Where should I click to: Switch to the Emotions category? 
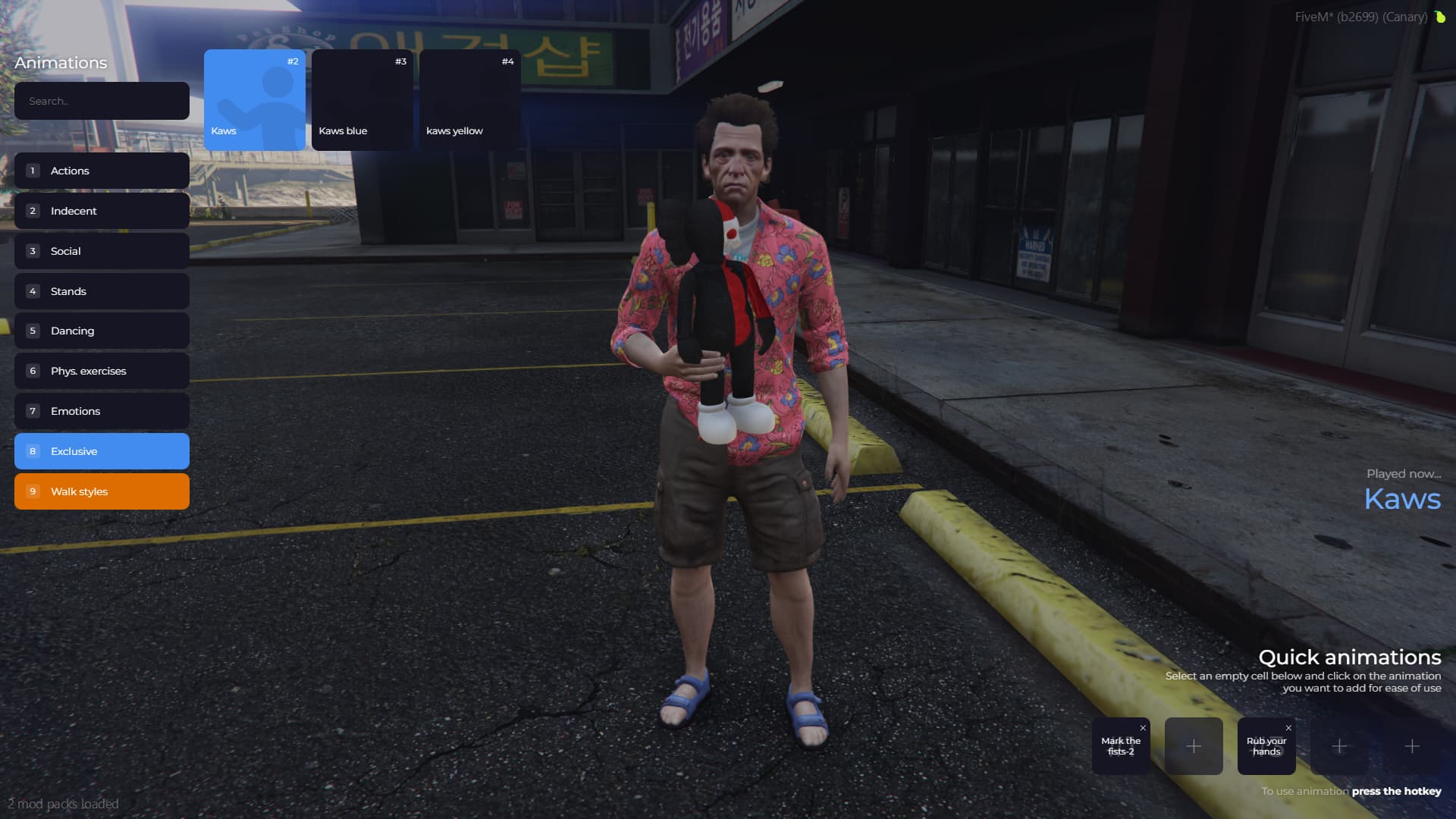(102, 411)
